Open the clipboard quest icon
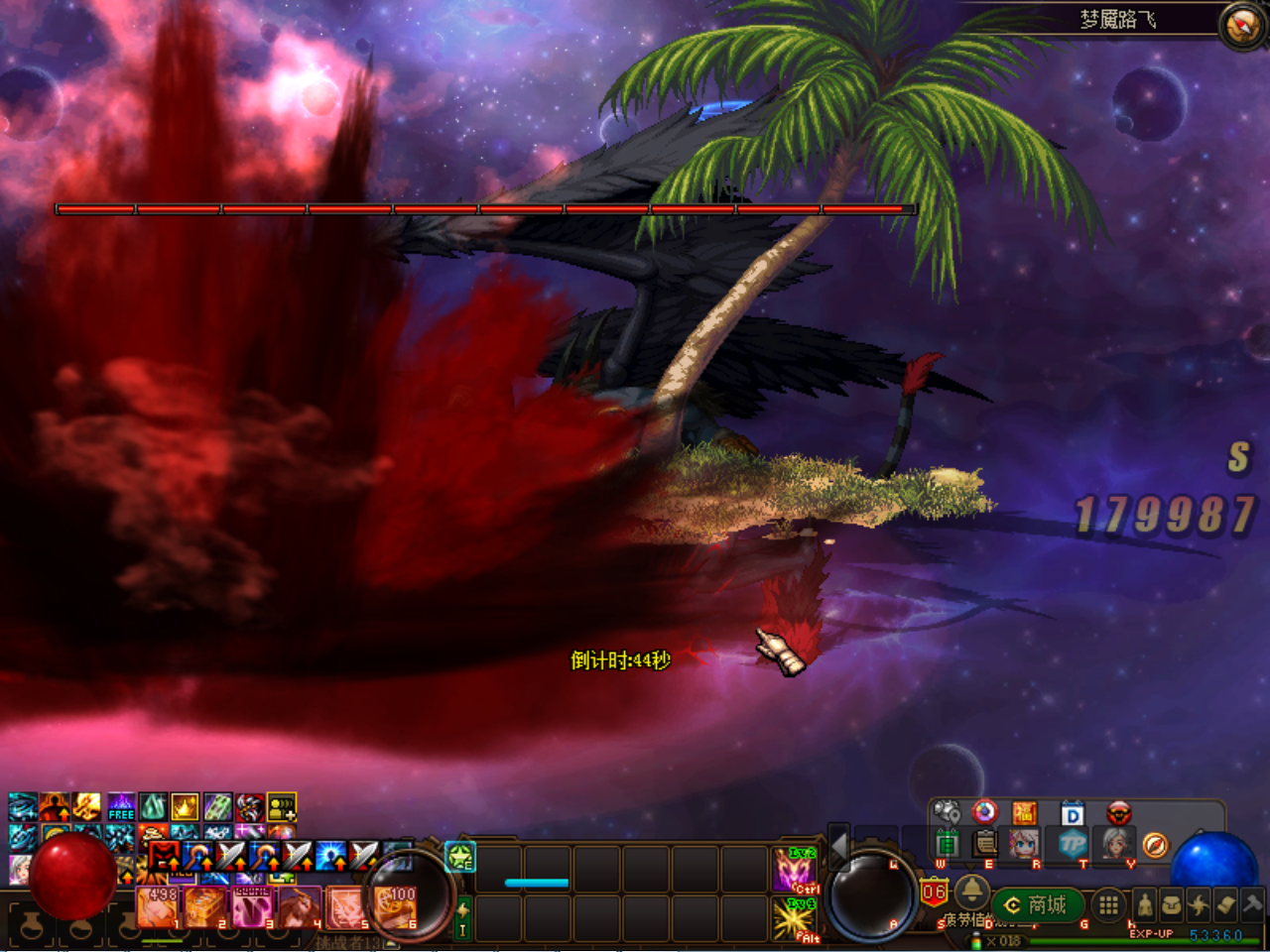This screenshot has height=952, width=1270. (985, 845)
